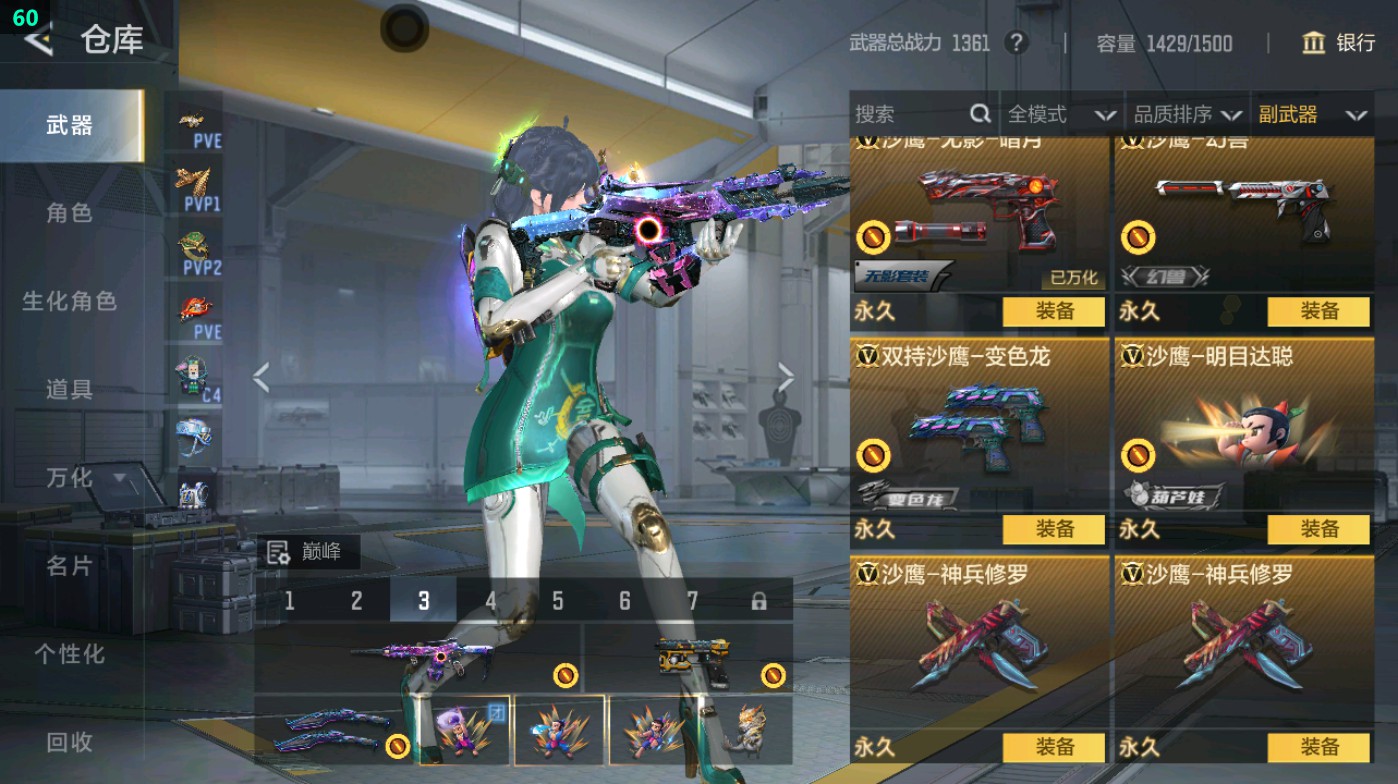Select loadout preset number 5
Screen dimensions: 1398x784
[x=556, y=601]
